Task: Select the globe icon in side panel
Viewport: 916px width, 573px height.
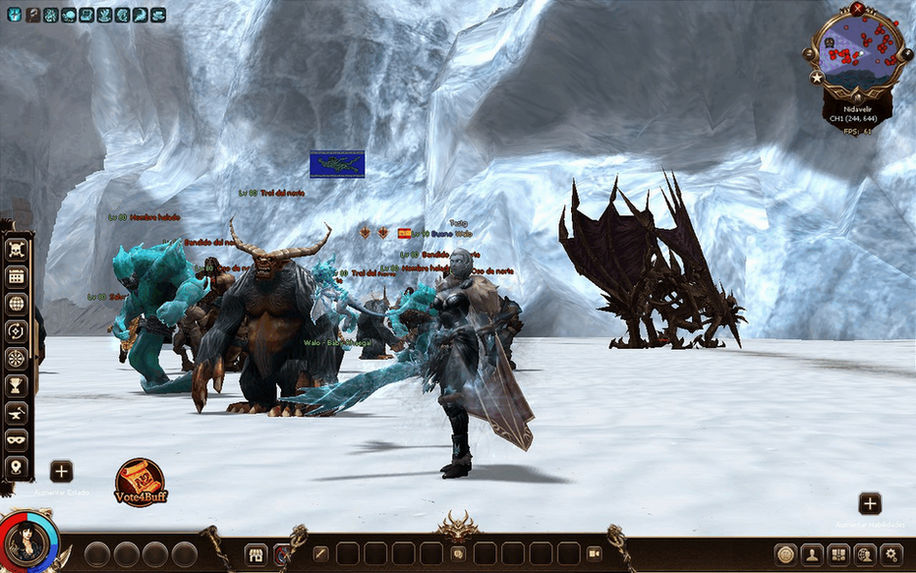Action: (x=16, y=303)
